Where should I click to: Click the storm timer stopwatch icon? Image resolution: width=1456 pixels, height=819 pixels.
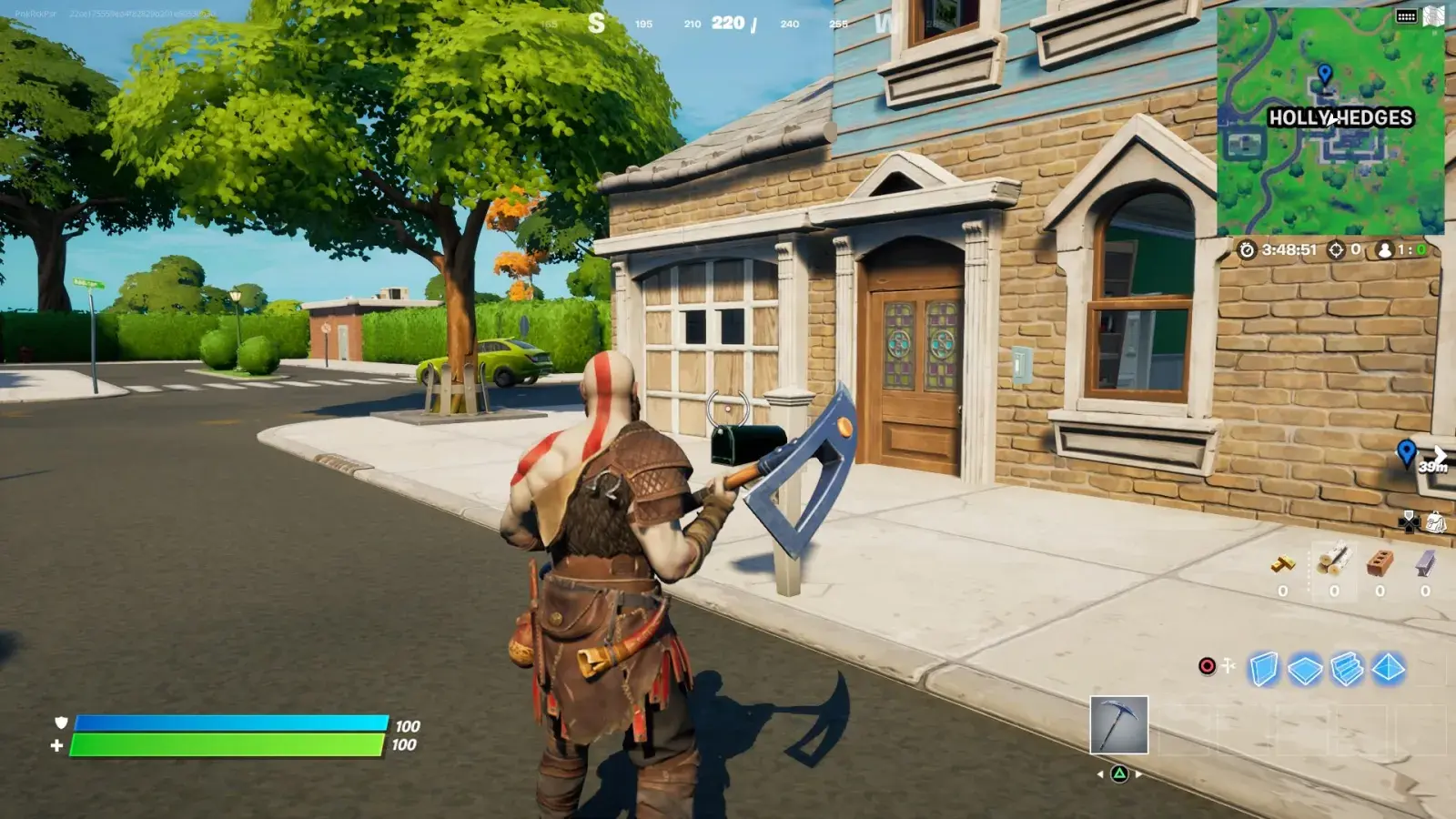[x=1247, y=250]
